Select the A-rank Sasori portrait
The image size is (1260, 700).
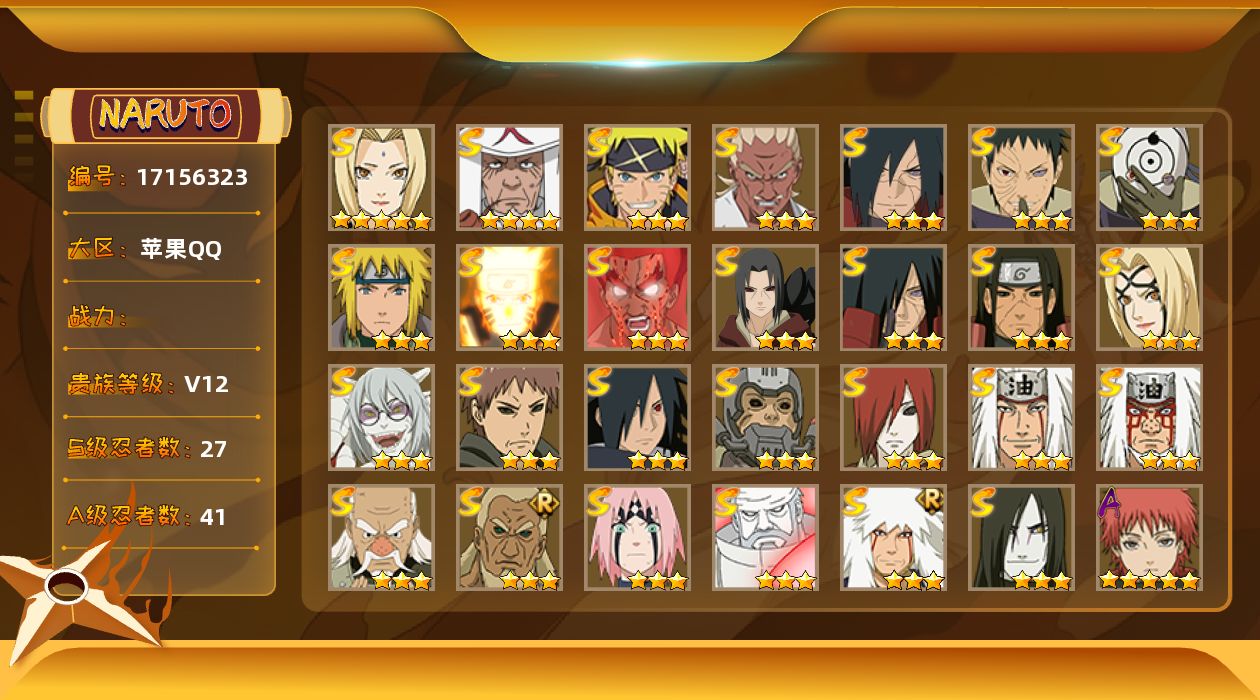1149,537
